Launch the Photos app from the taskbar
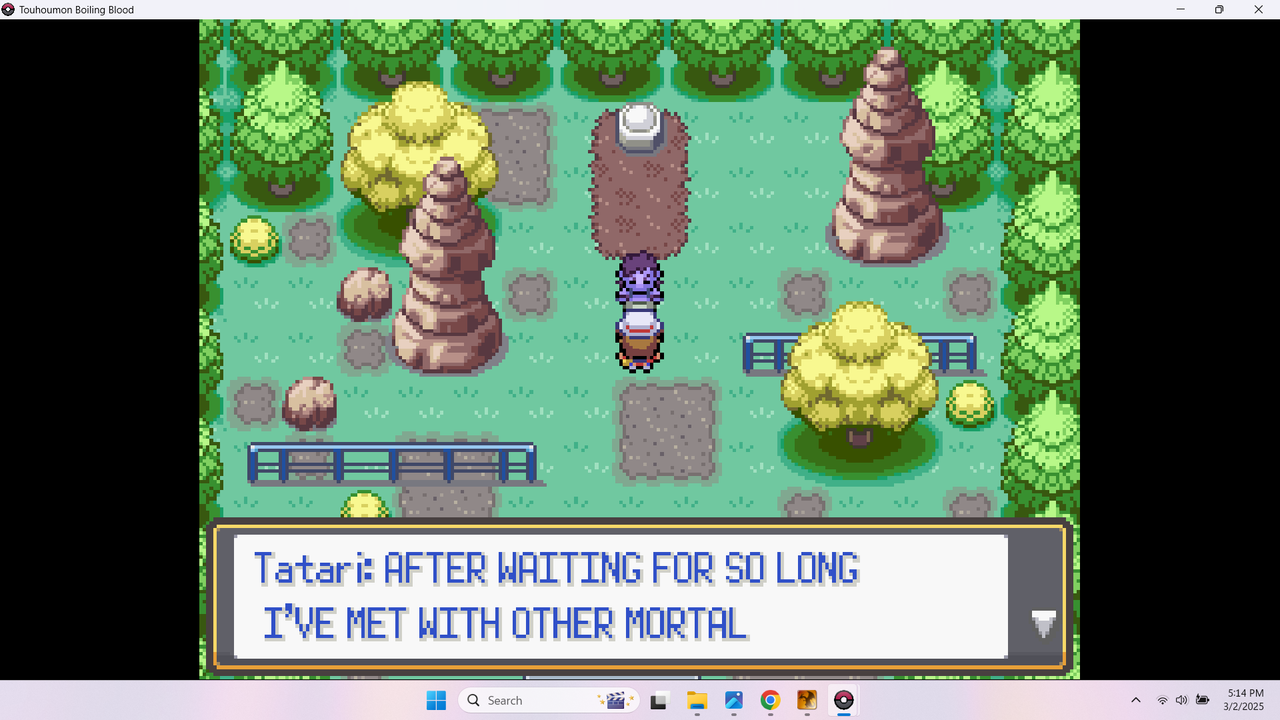1280x720 pixels. (733, 700)
